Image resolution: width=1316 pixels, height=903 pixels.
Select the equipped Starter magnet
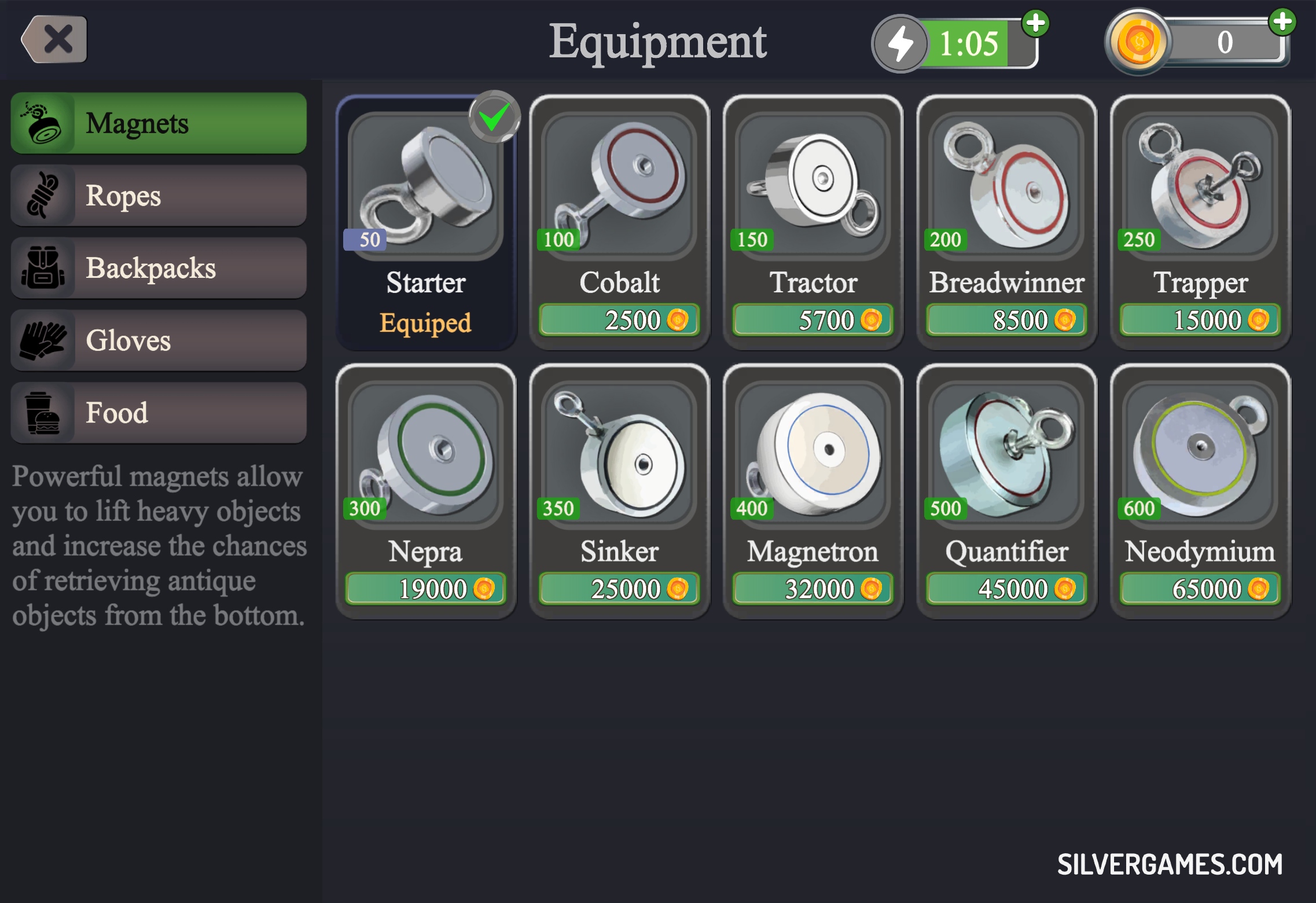pyautogui.click(x=426, y=223)
